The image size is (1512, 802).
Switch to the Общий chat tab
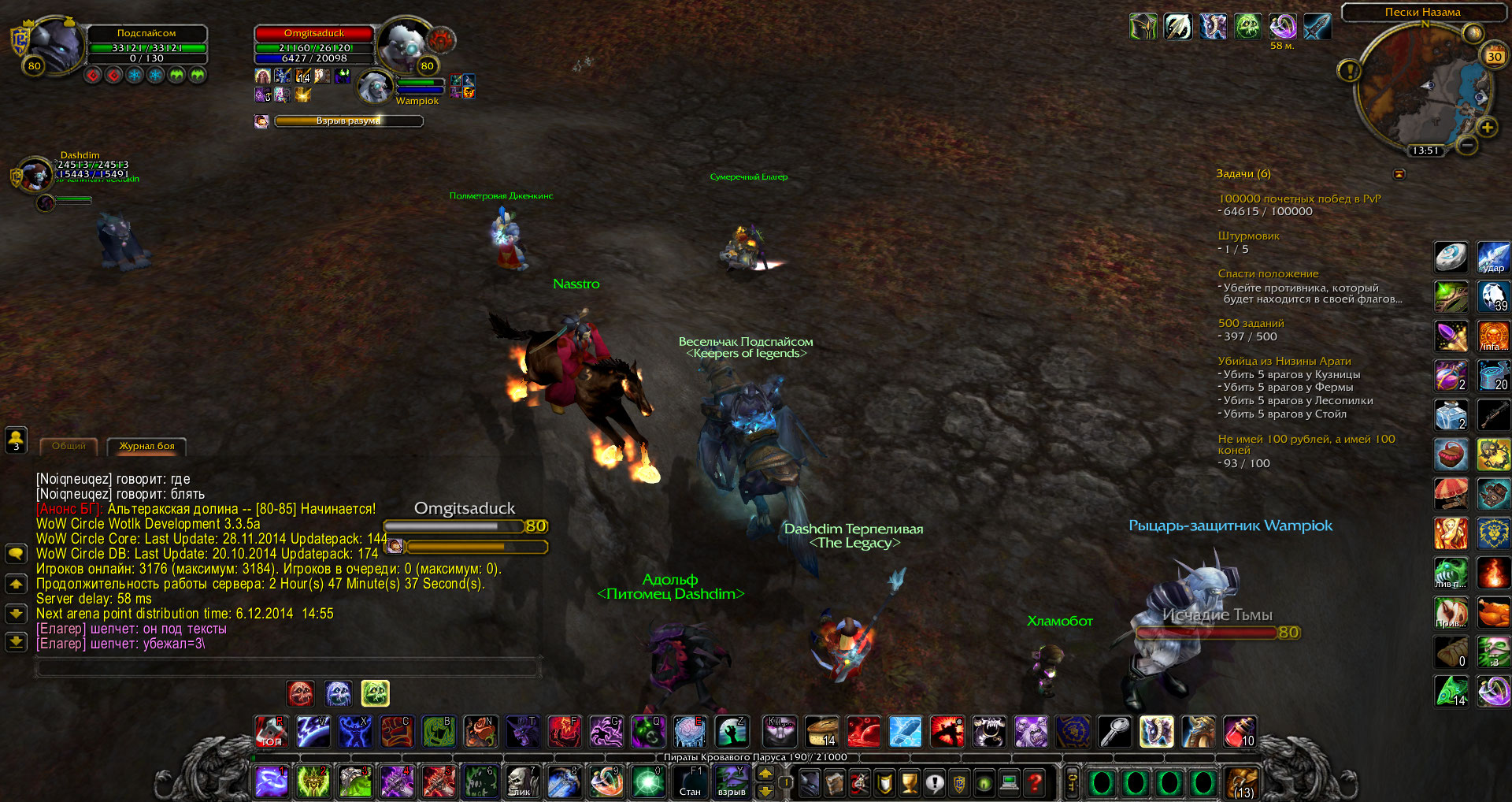coord(69,446)
